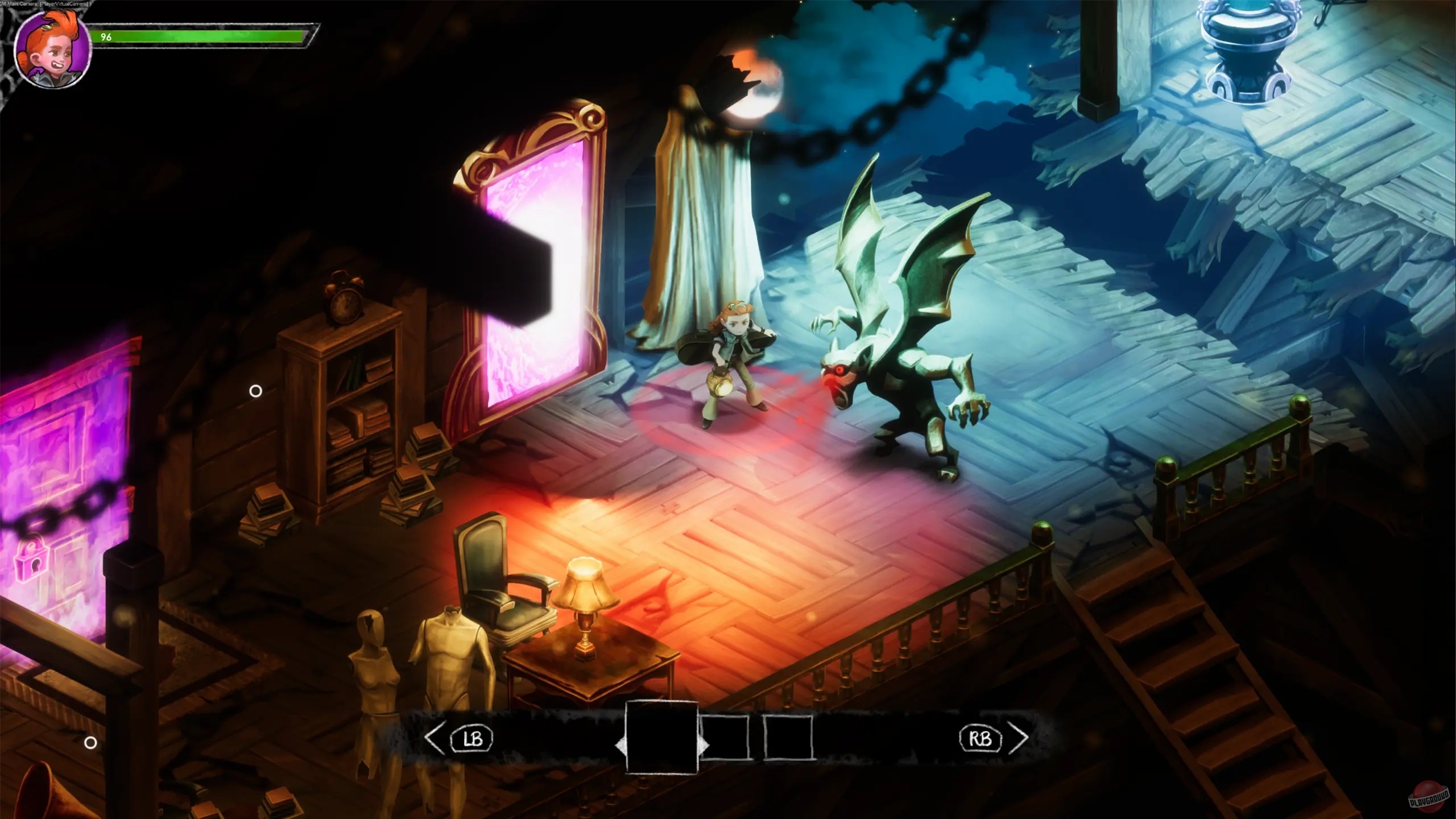This screenshot has width=1456, height=819.
Task: Click the CM Main Camera debug text
Action: (45, 3)
